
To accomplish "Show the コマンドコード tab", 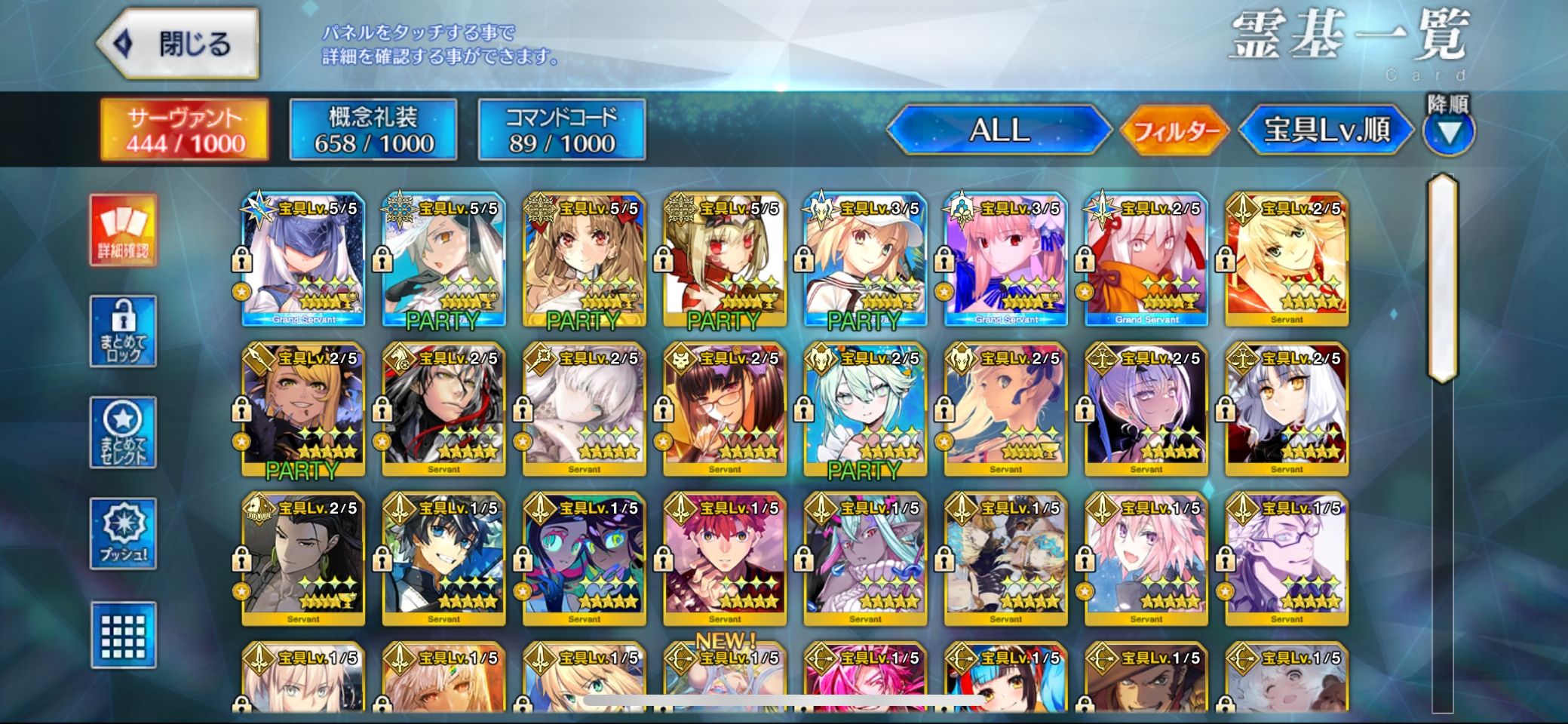I will click(562, 130).
